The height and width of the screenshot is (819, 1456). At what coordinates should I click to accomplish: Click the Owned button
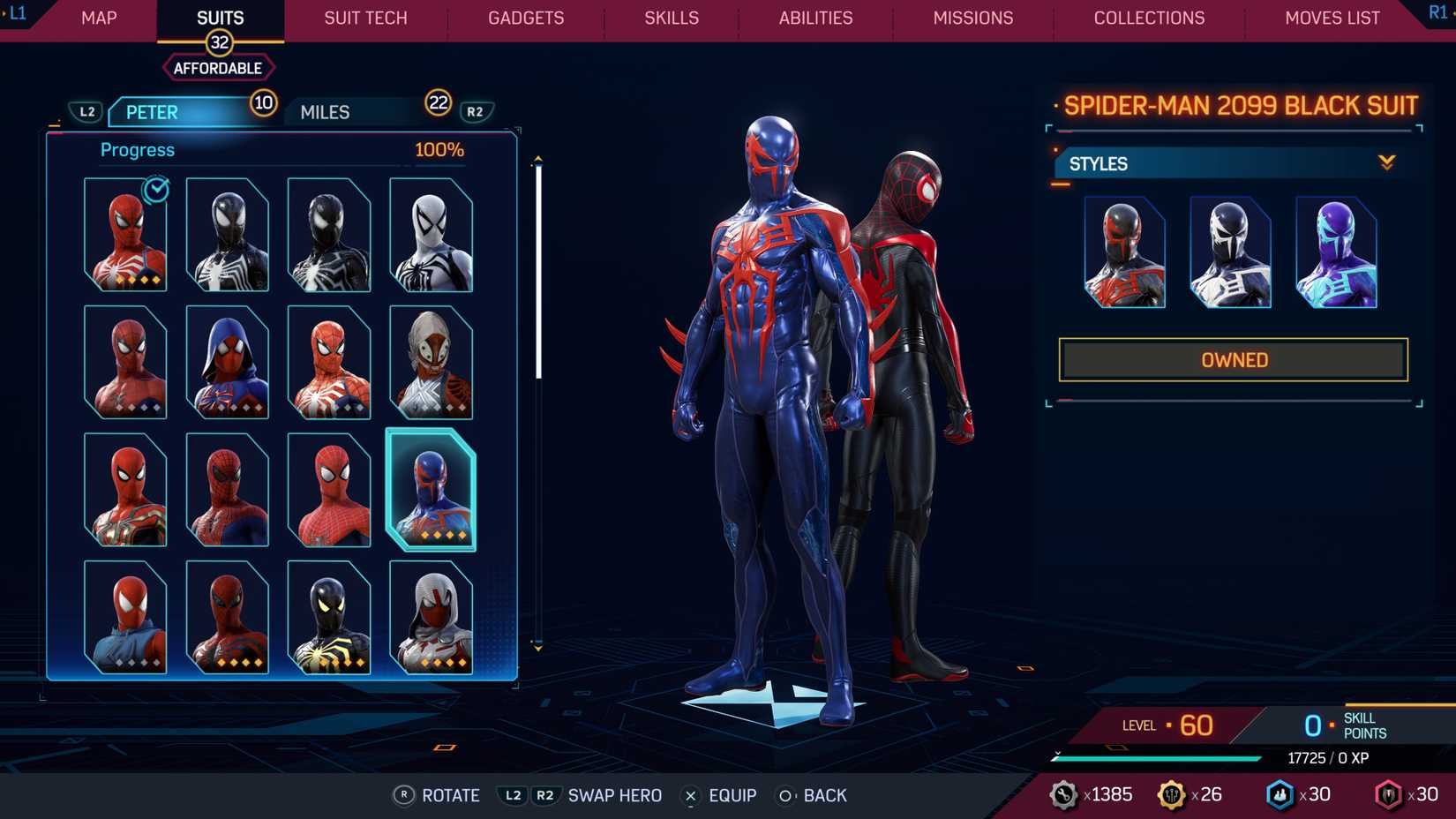click(1233, 359)
